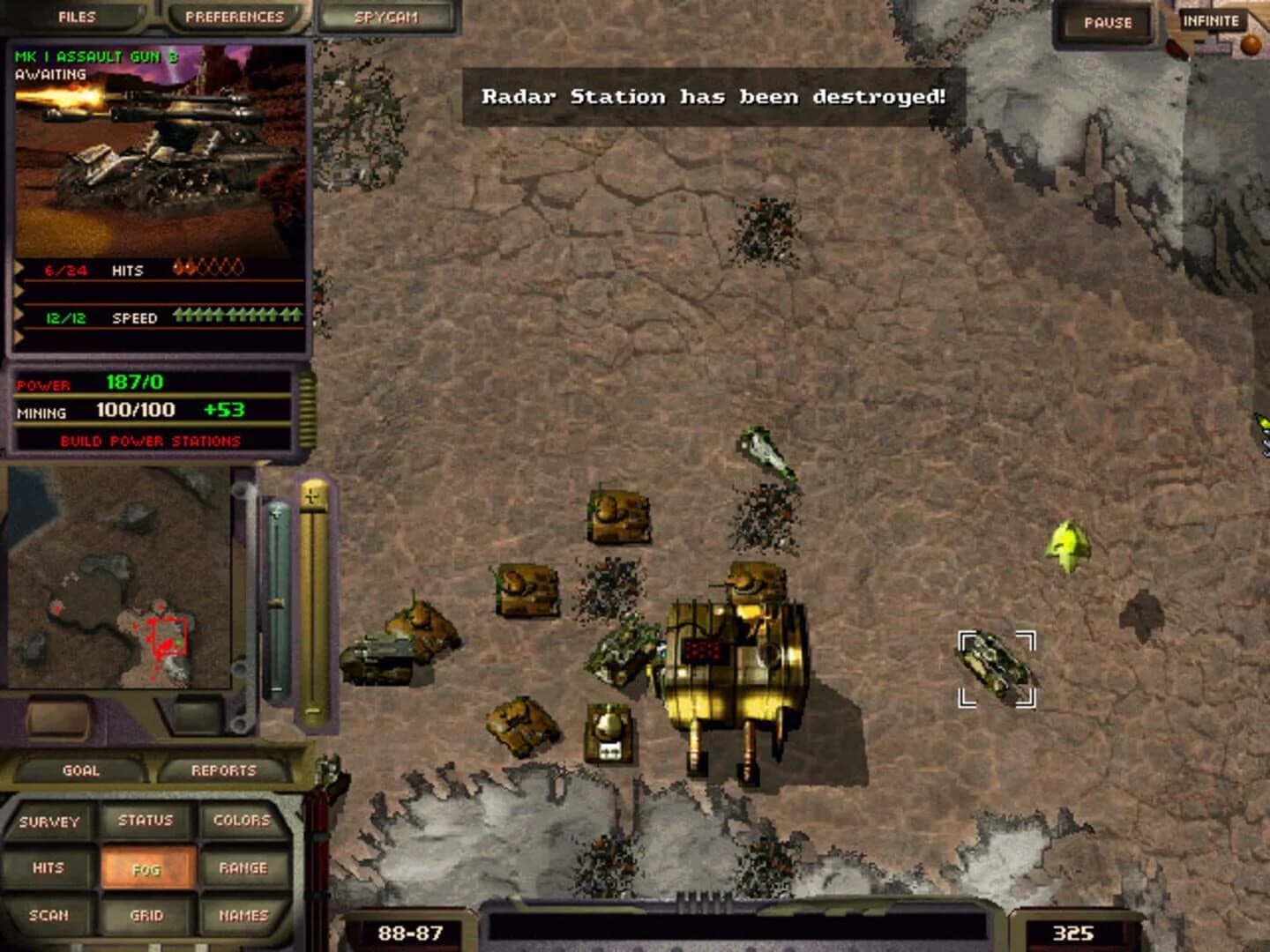Enable the Grid overlay
The image size is (1270, 952).
pyautogui.click(x=148, y=914)
